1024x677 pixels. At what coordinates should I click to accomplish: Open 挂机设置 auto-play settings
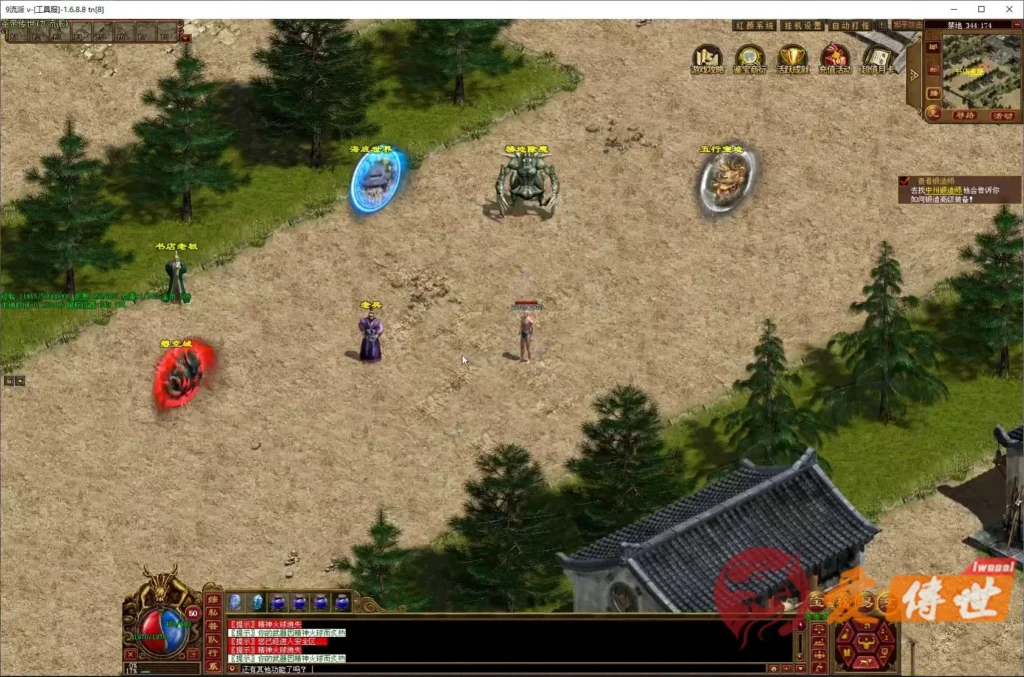[x=800, y=25]
